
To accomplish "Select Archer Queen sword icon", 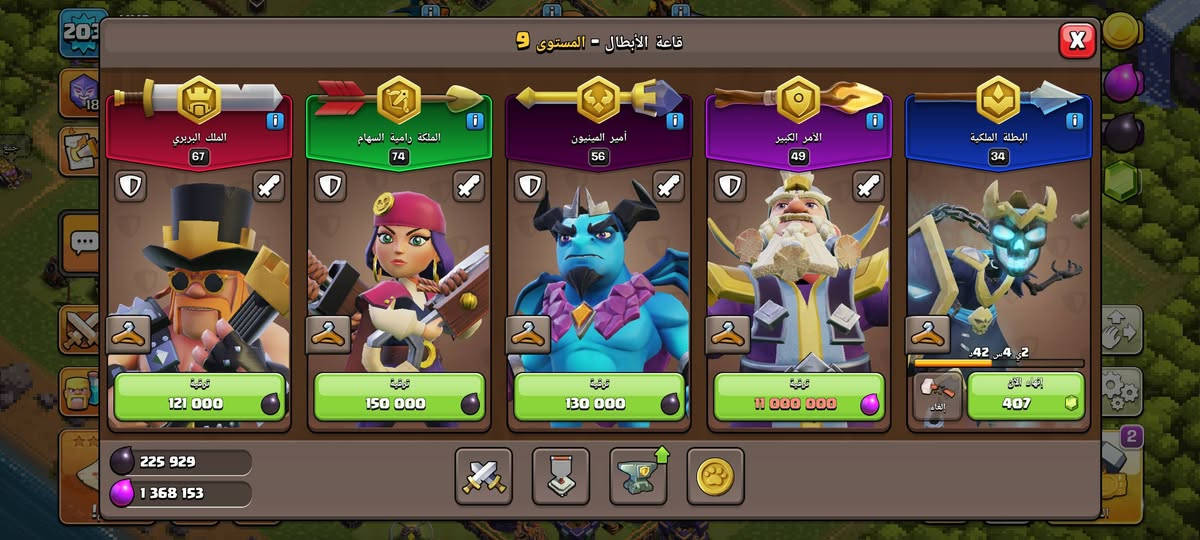I will click(469, 186).
